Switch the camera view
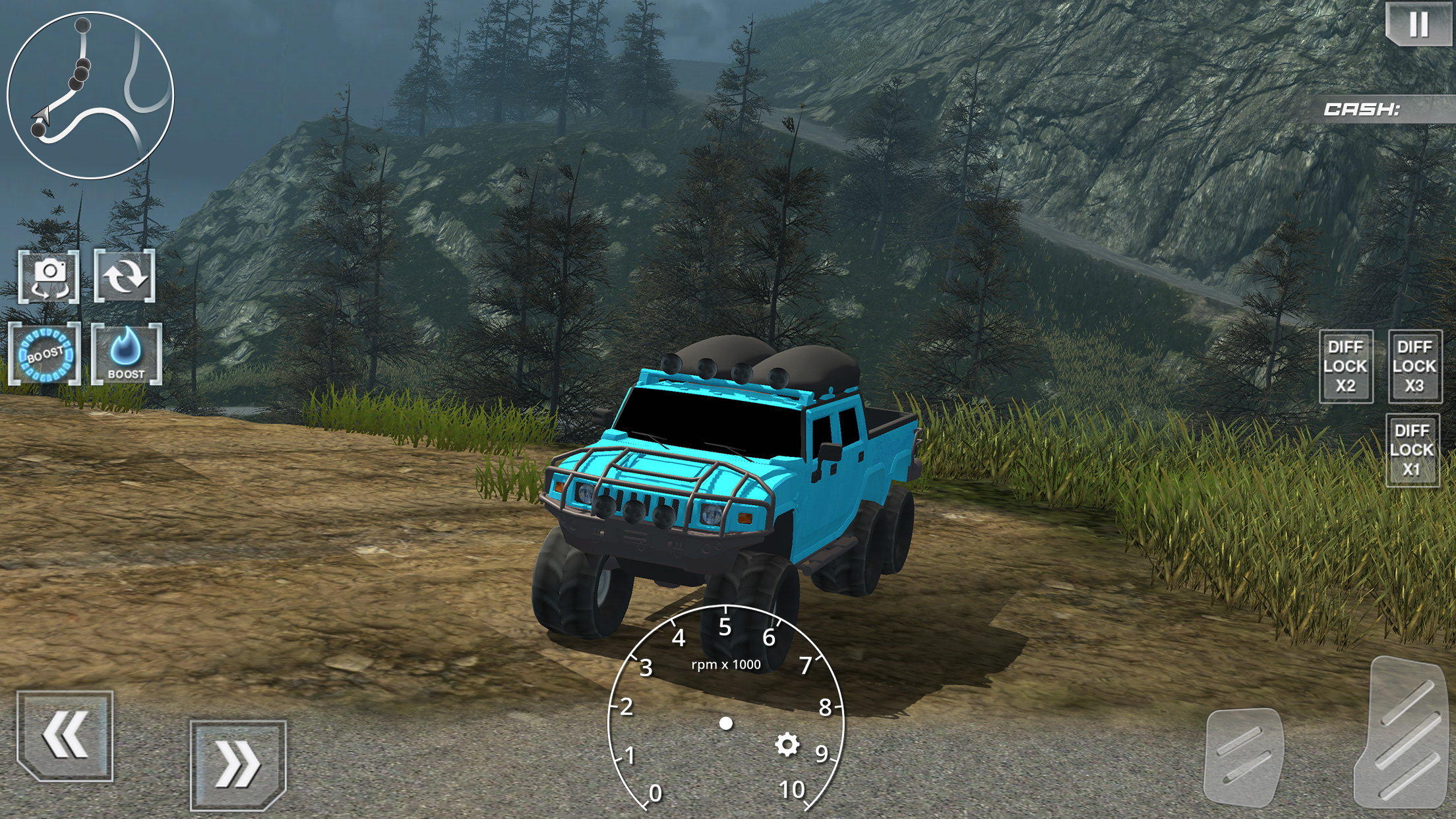The width and height of the screenshot is (1456, 819). pos(49,276)
